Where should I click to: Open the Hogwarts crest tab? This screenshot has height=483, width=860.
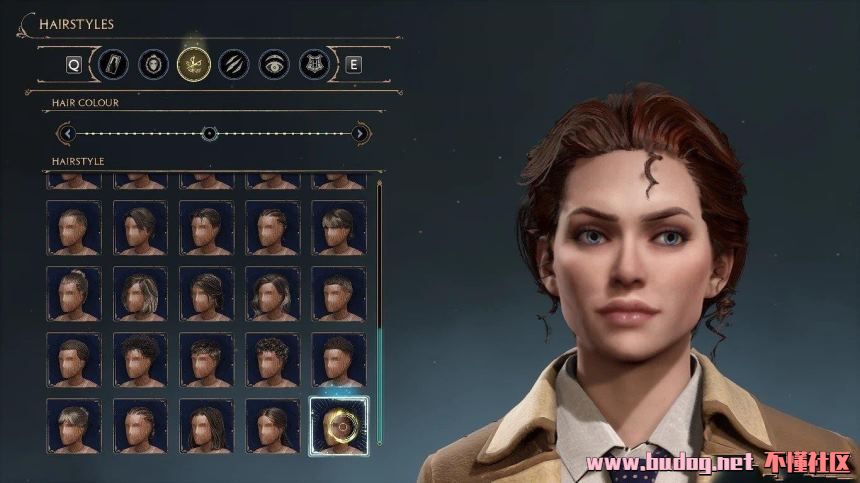pyautogui.click(x=312, y=65)
